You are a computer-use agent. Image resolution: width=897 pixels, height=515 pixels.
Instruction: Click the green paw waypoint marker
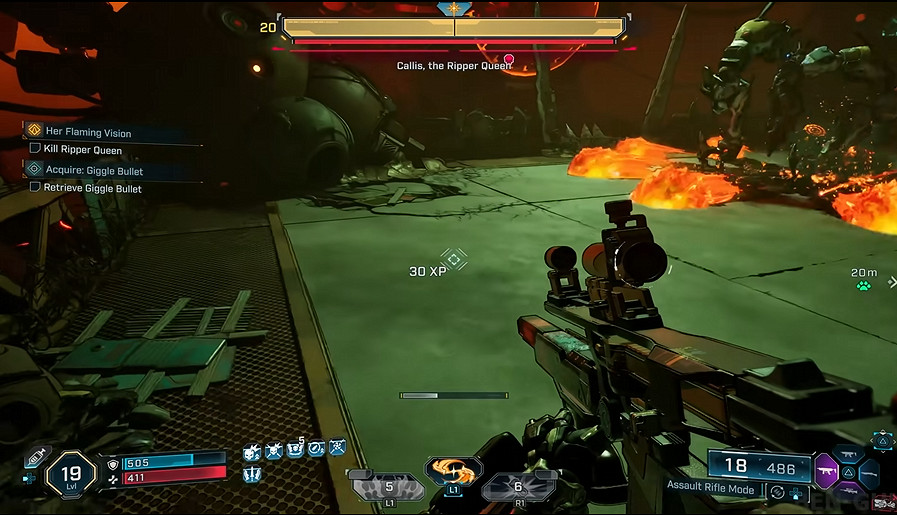(863, 286)
